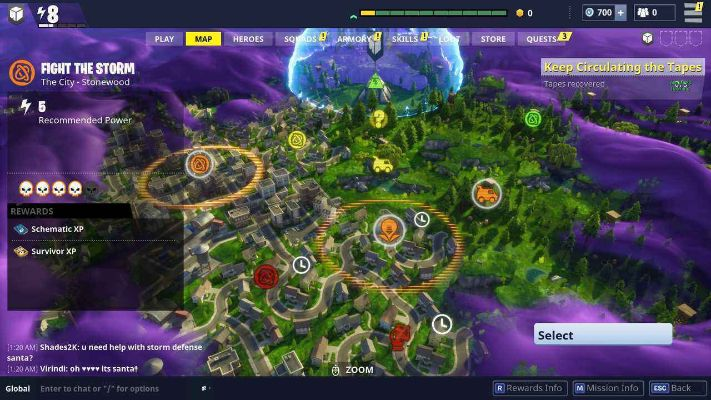
Task: Click the command cube icon top-left
Action: click(16, 14)
